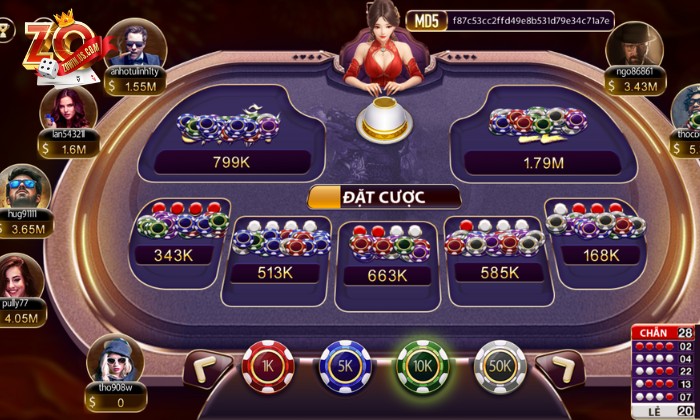
Task: Open player hug91111's avatar
Action: tap(22, 187)
